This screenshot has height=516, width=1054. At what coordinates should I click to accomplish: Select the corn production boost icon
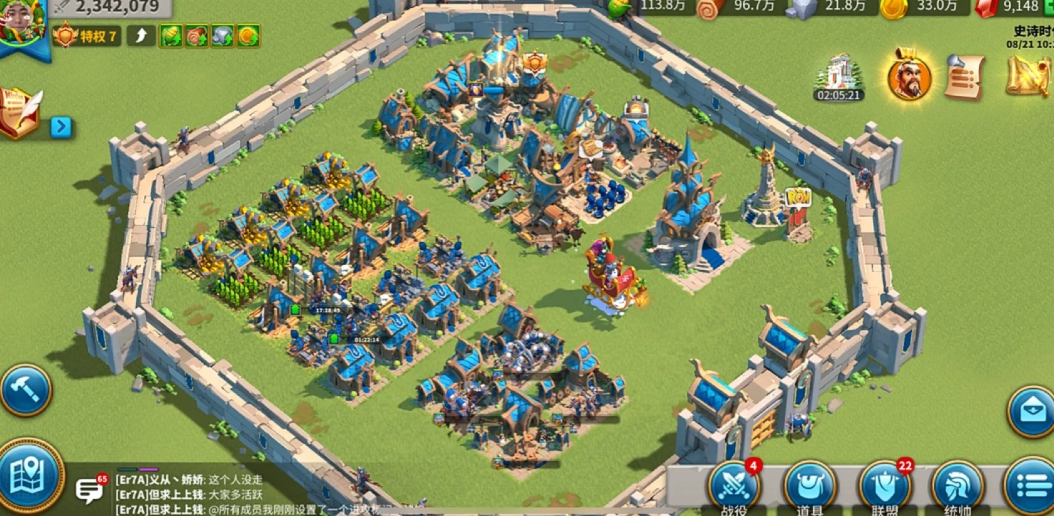point(172,37)
